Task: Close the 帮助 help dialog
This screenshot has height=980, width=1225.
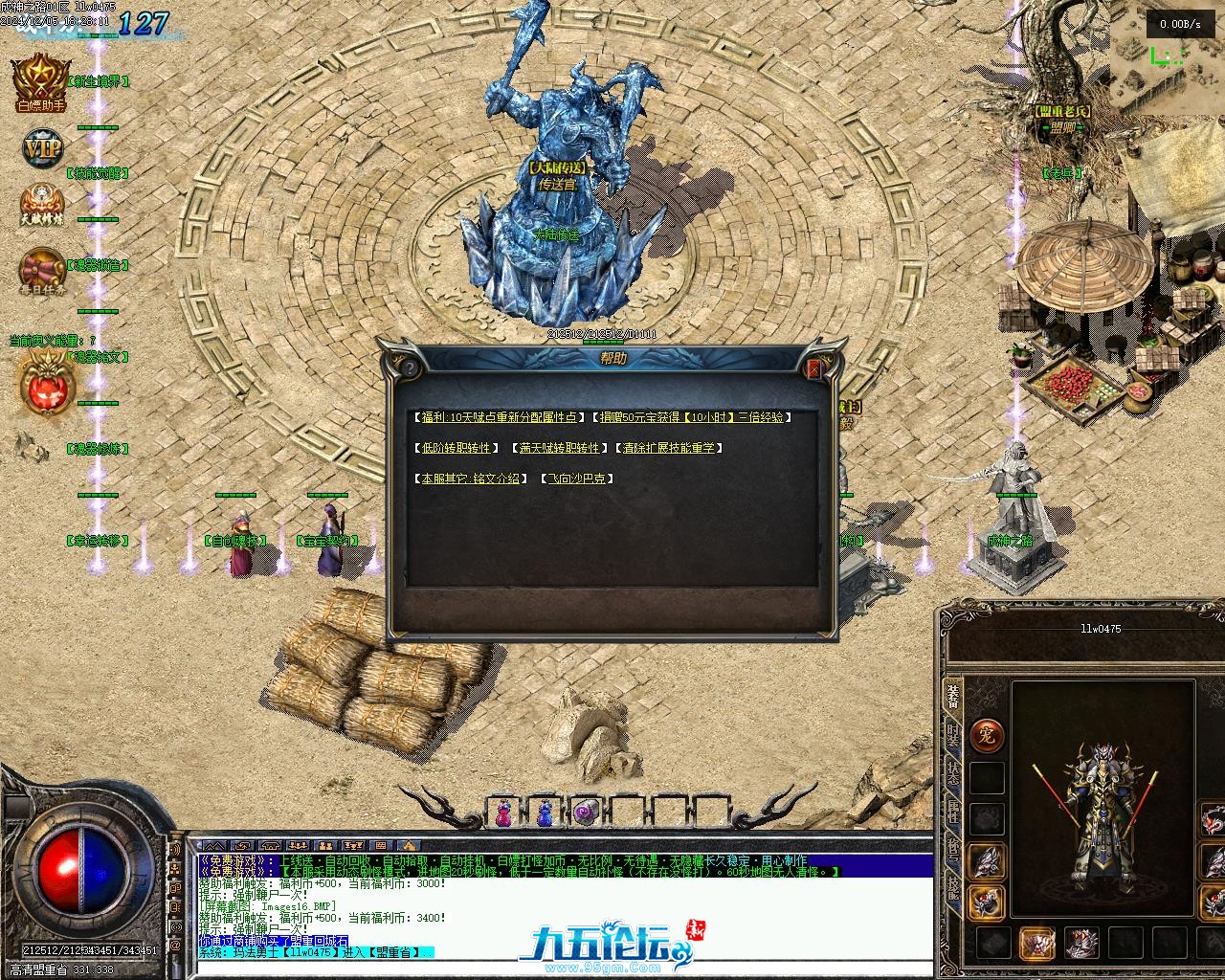Action: tap(814, 368)
